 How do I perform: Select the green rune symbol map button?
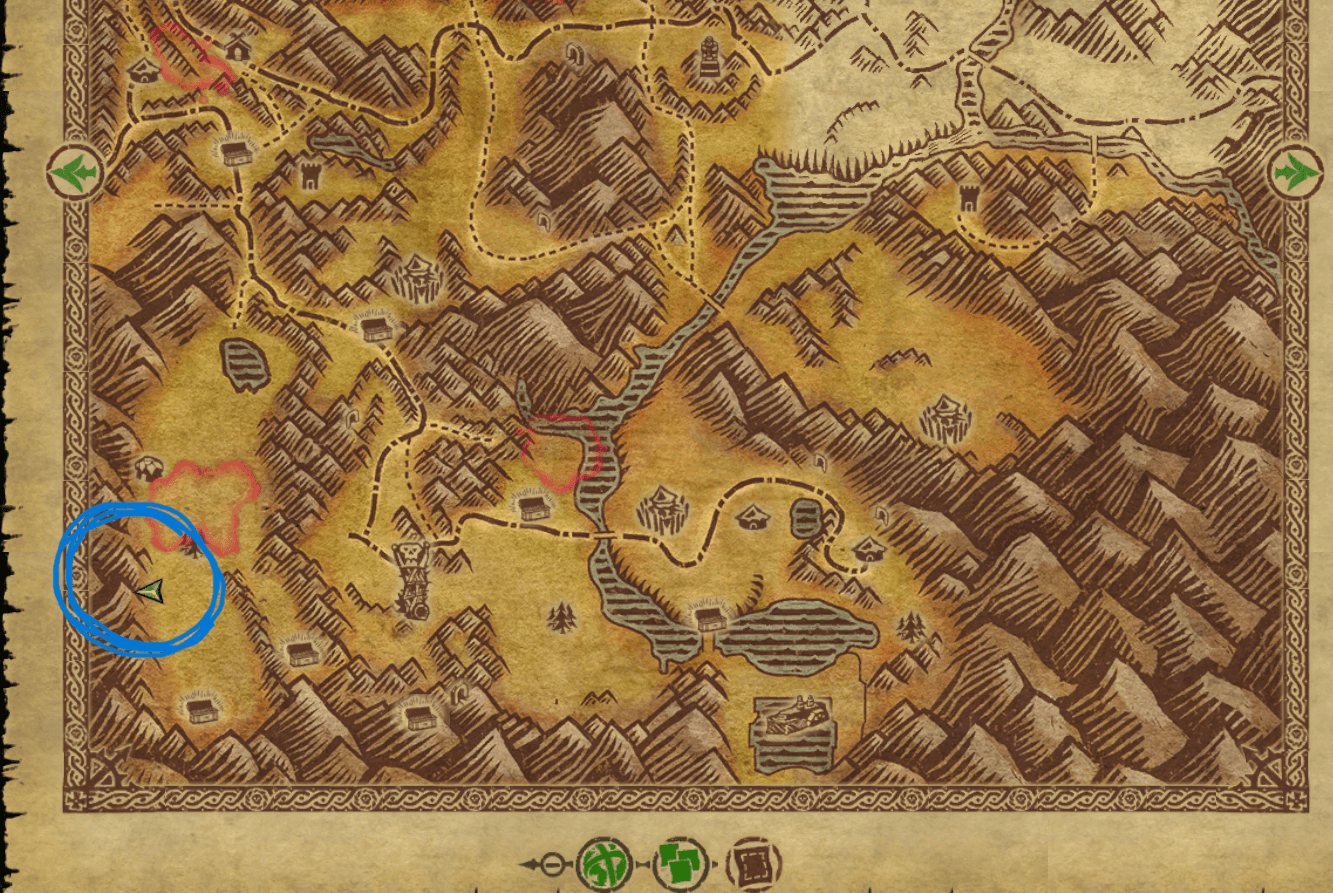604,863
